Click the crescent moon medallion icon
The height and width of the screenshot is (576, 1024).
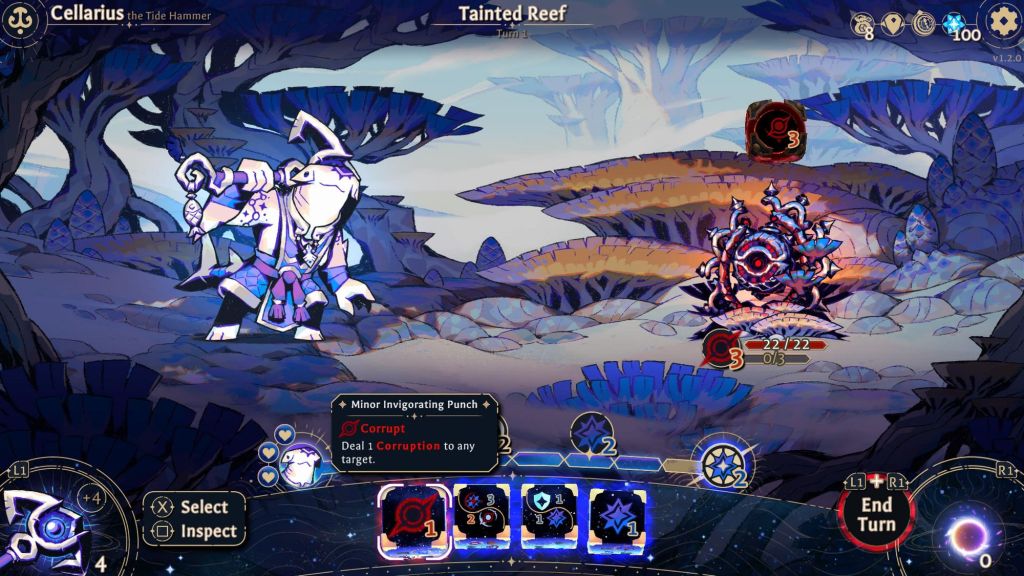click(922, 23)
